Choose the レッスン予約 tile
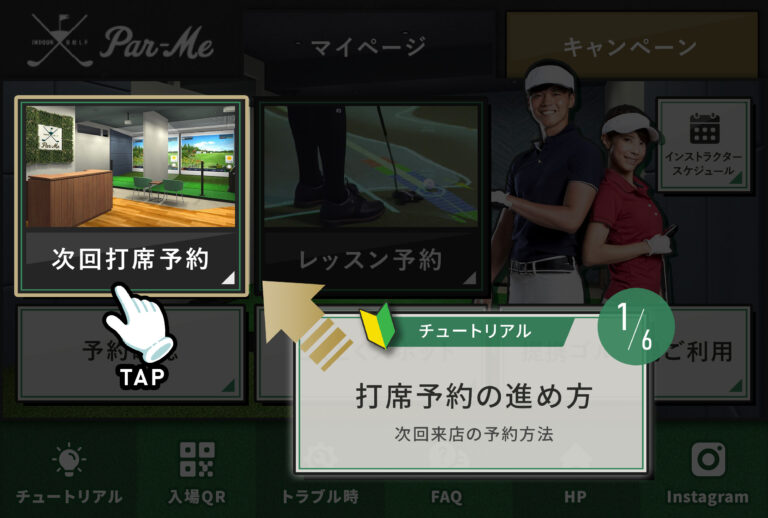Screen dimensions: 768x518 [x=372, y=196]
